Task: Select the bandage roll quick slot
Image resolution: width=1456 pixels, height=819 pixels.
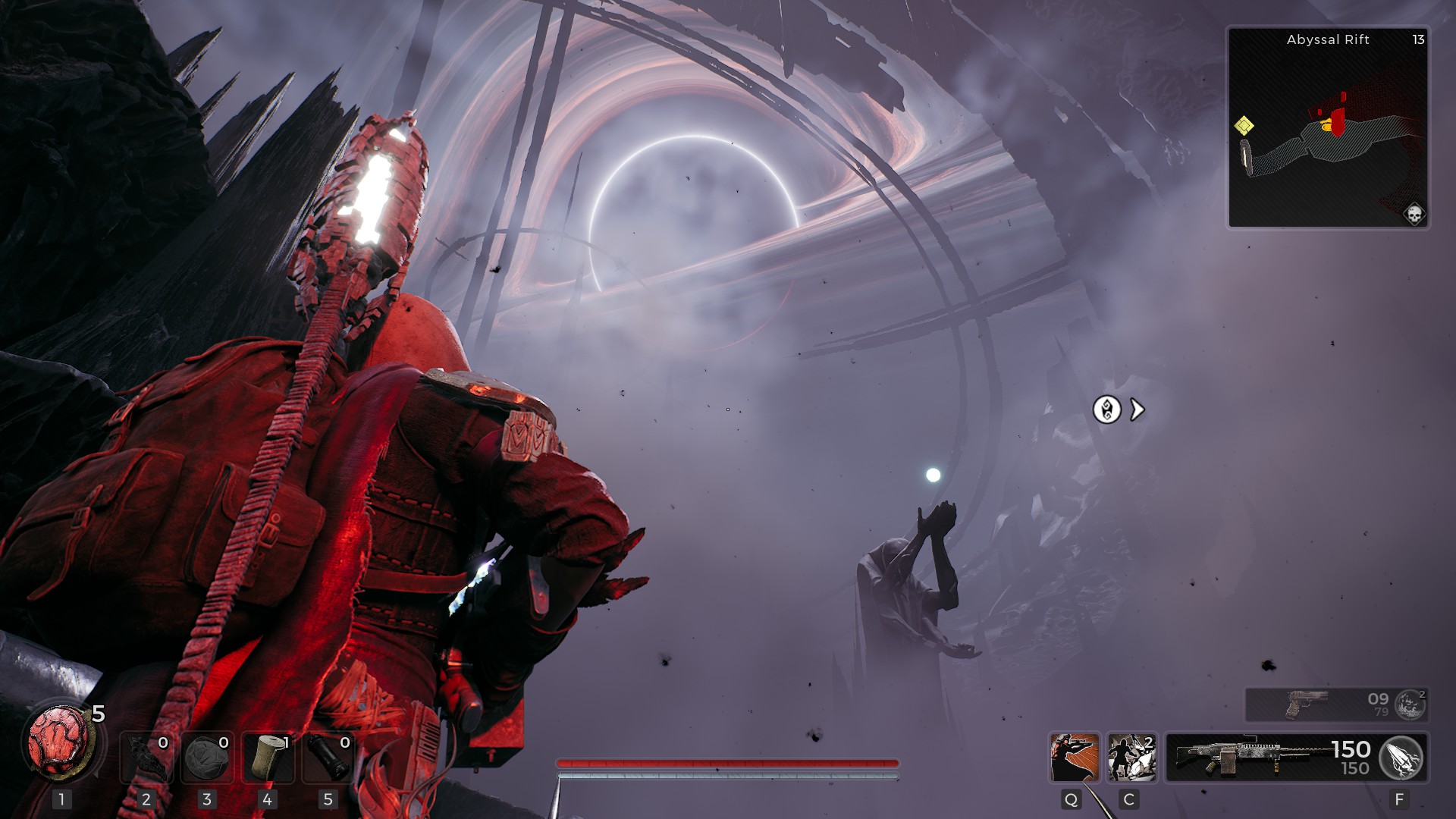Action: 268,757
